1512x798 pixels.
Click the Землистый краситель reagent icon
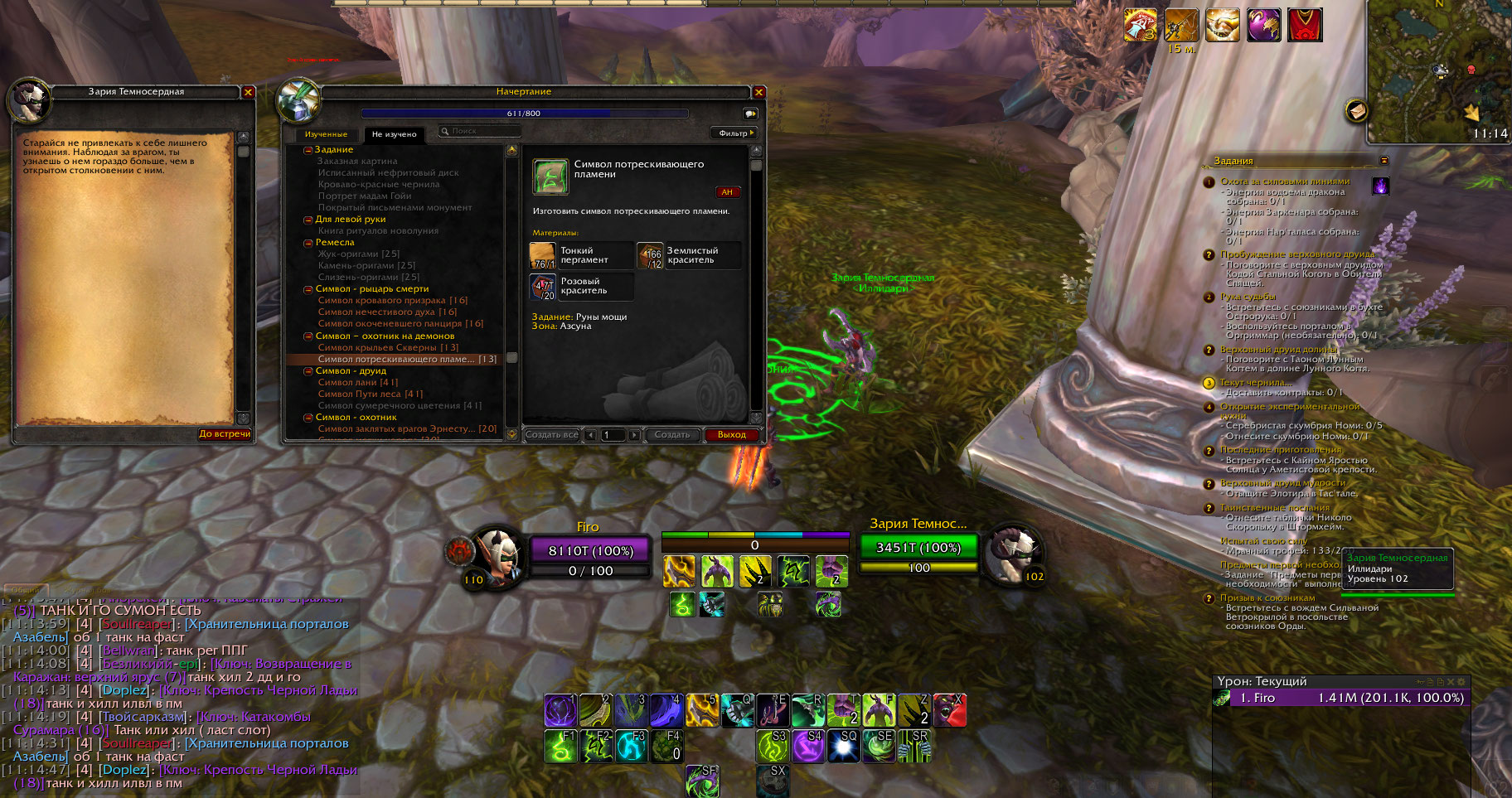(x=649, y=255)
